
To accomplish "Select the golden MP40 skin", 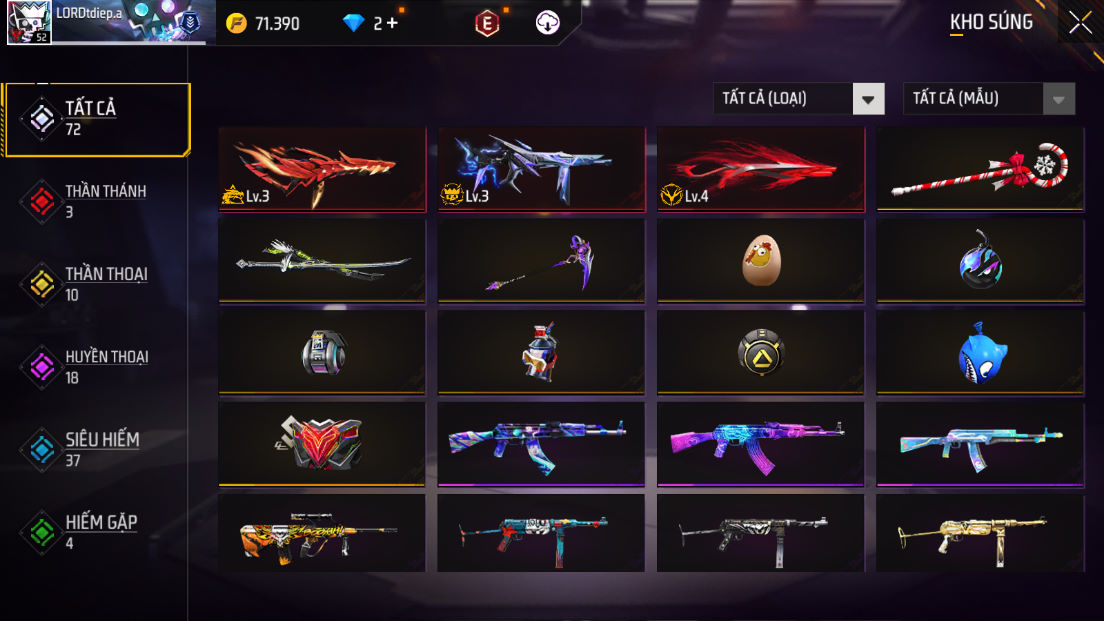I will click(x=980, y=534).
